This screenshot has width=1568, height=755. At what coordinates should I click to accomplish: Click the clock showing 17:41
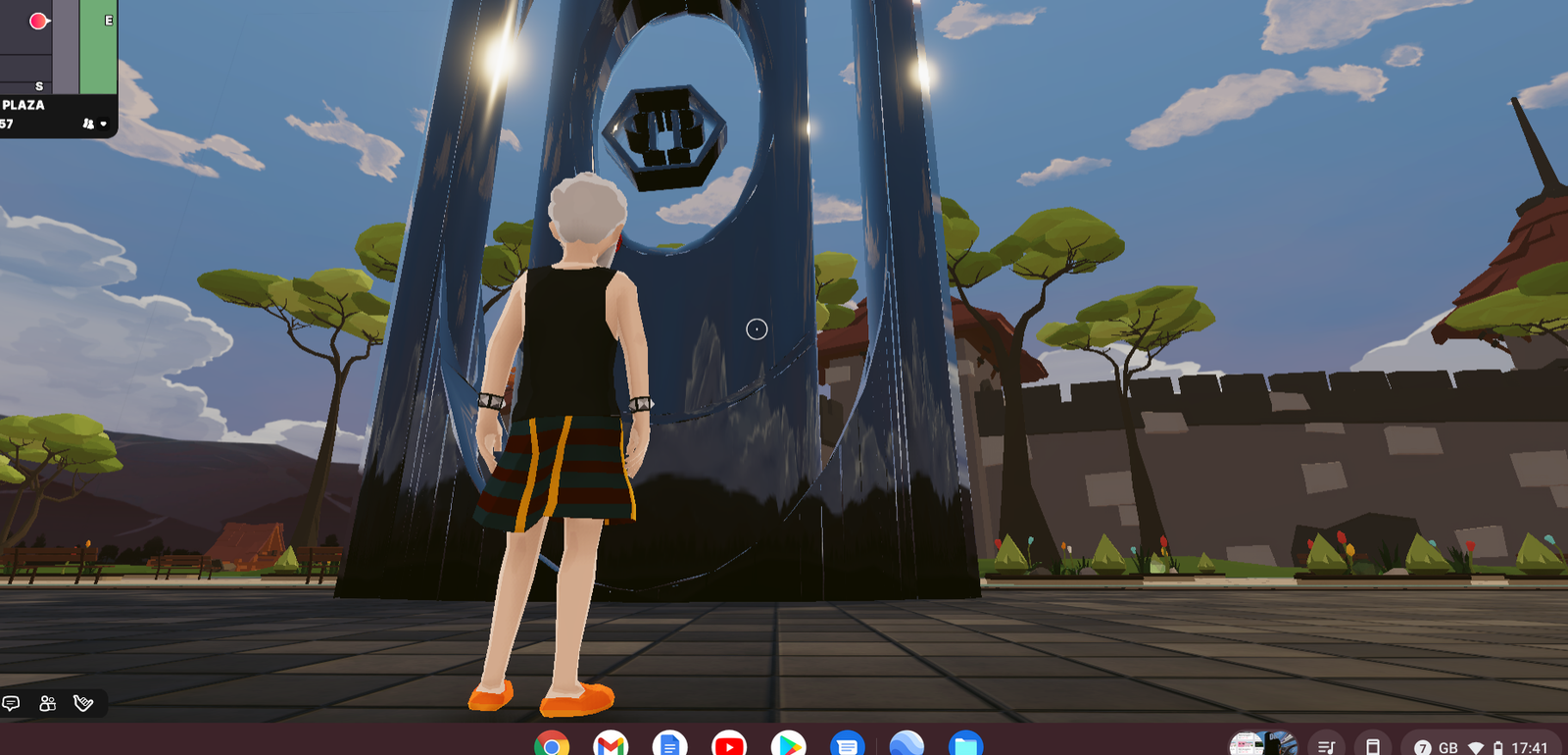1531,744
